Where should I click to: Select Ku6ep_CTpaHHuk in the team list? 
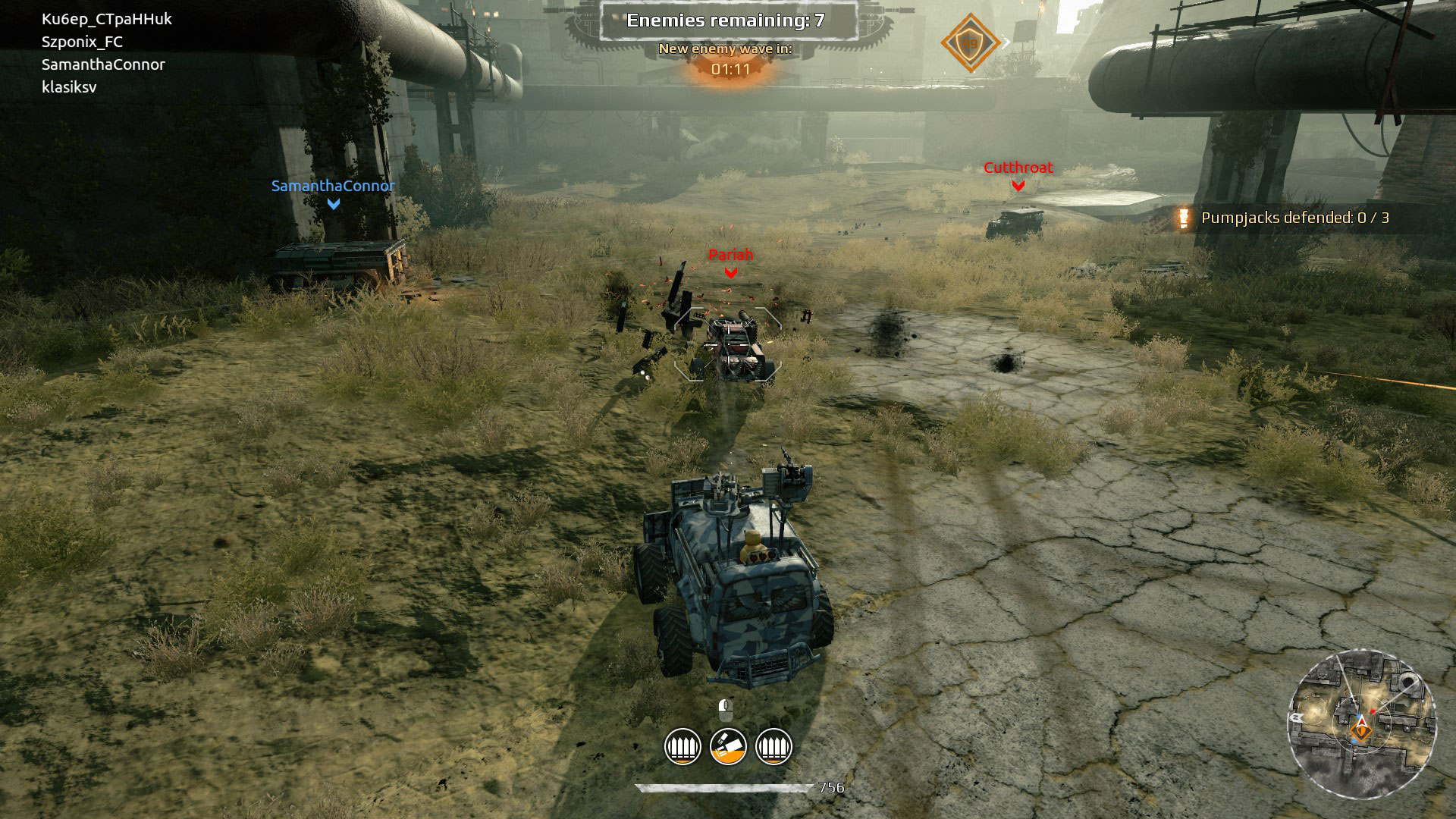click(x=107, y=19)
